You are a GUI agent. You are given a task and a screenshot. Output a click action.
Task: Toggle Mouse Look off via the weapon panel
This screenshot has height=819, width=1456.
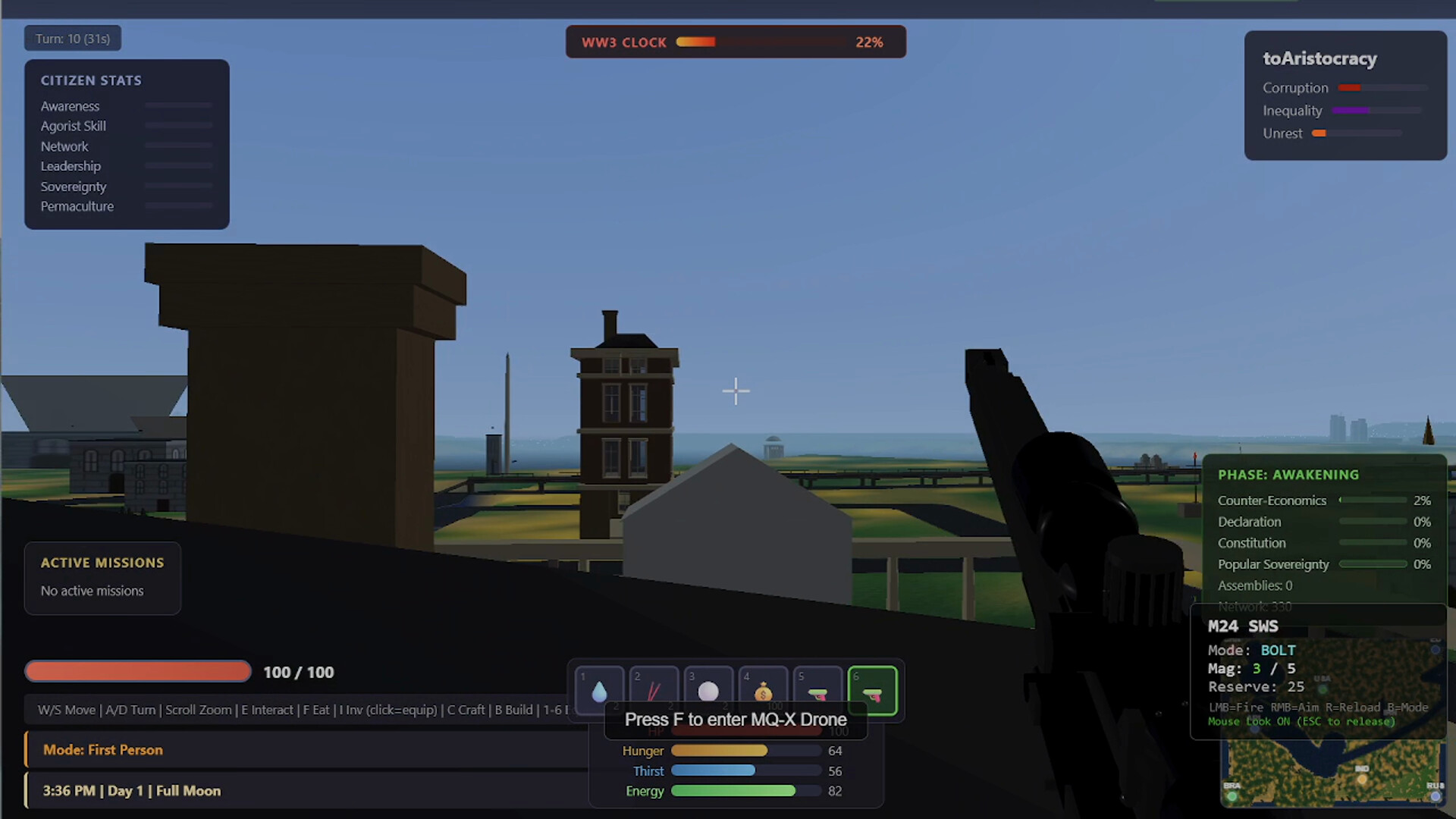pos(1301,721)
